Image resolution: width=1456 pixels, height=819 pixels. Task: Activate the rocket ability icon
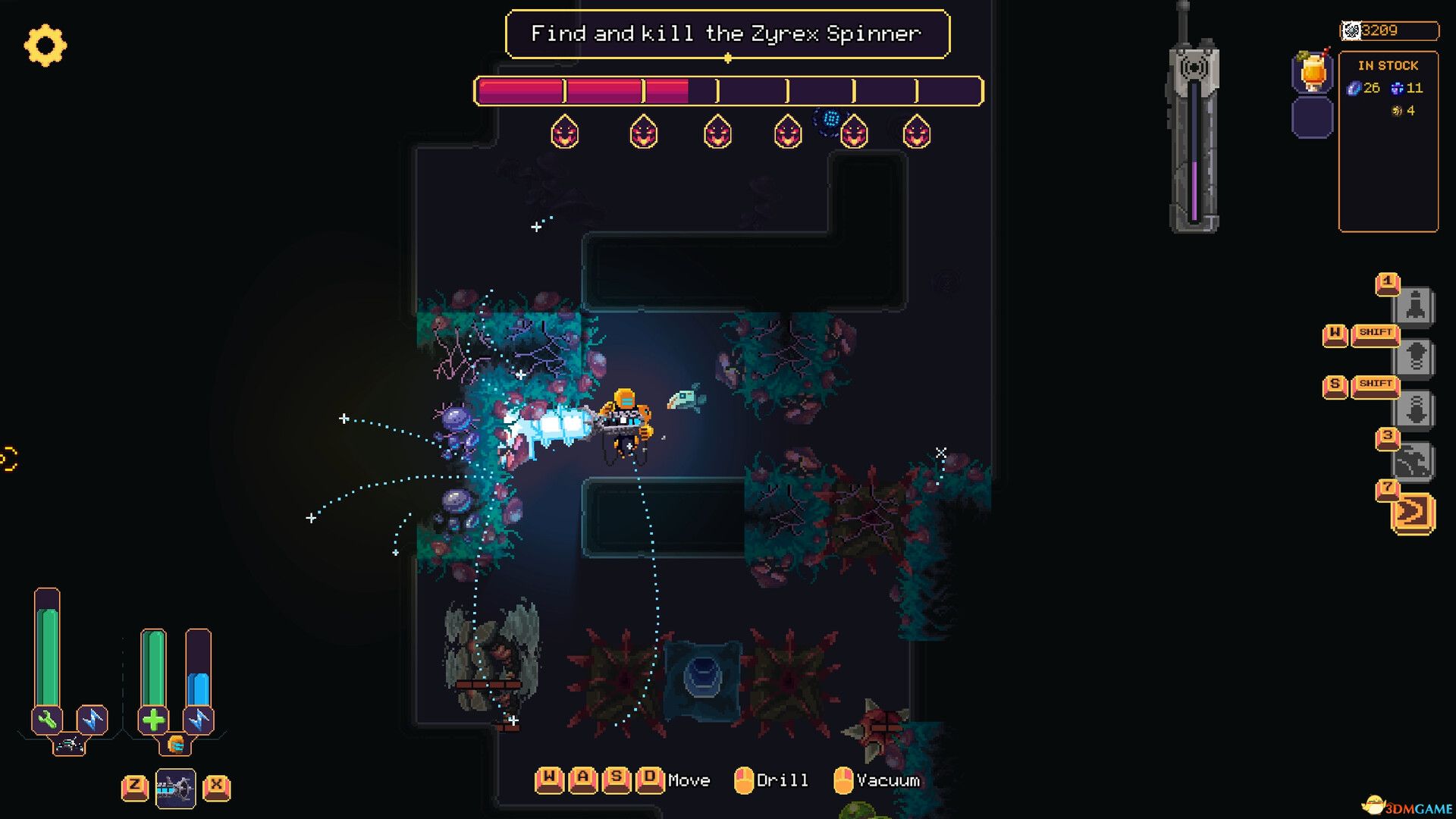(x=1415, y=306)
